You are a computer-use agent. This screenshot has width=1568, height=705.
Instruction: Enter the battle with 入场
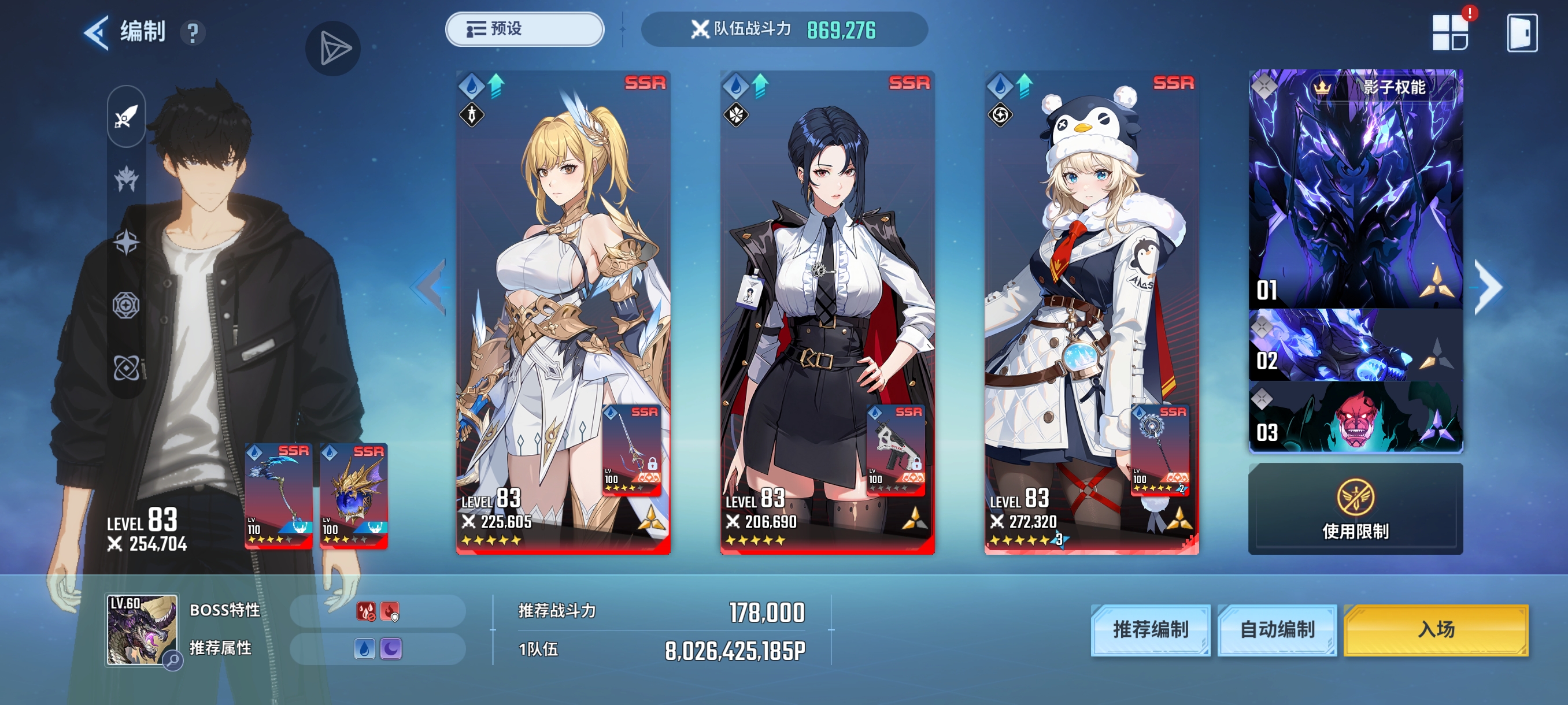click(x=1436, y=629)
